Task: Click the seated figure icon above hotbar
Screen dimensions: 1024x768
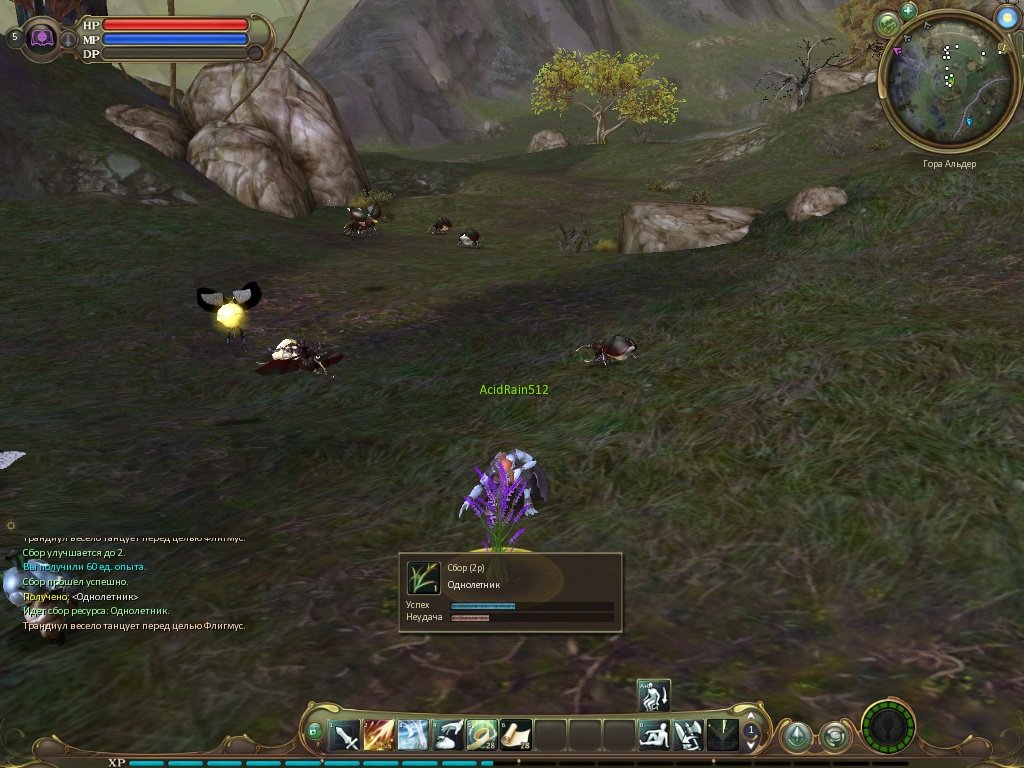Action: [x=654, y=696]
